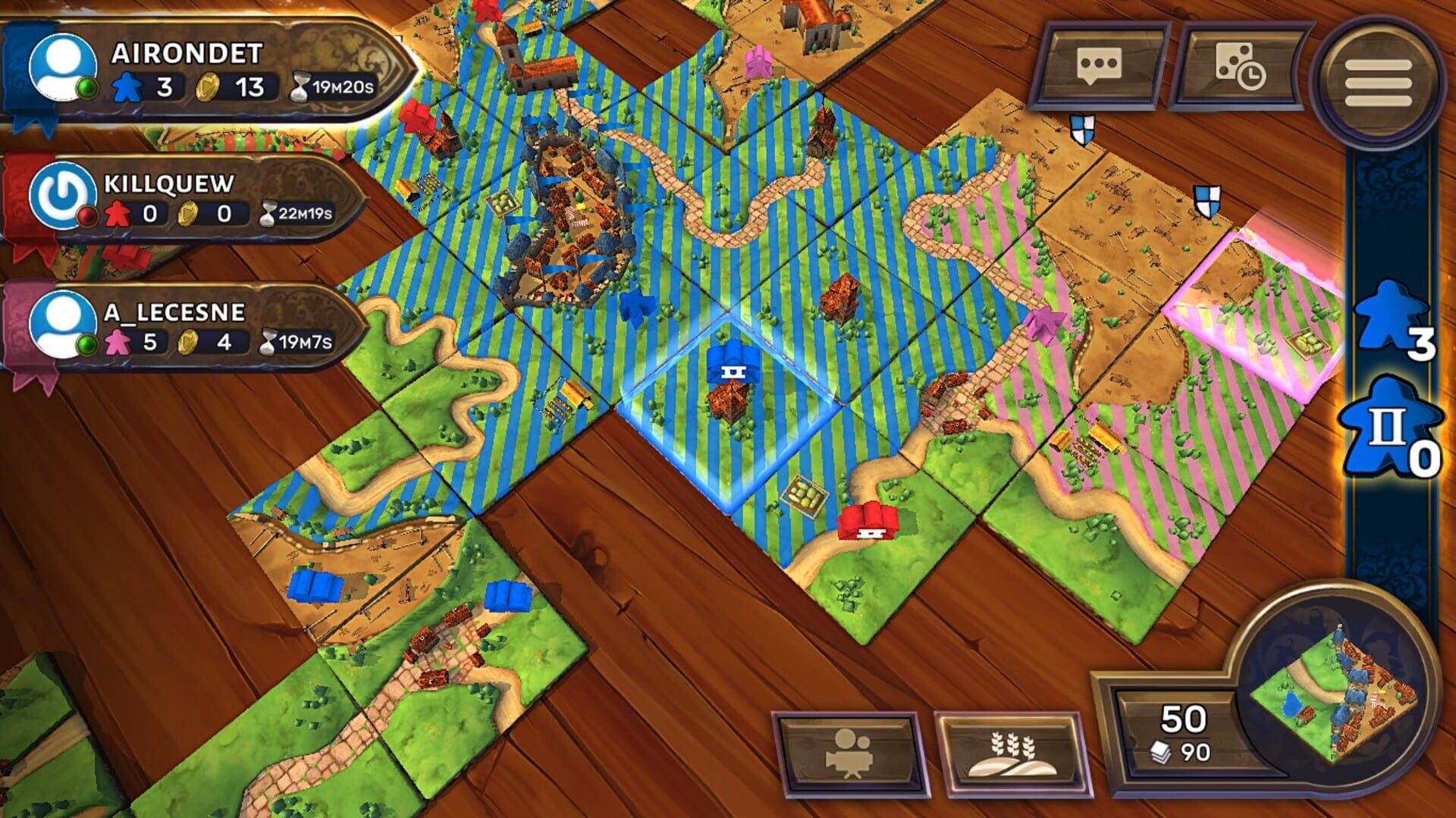Viewport: 1456px width, 818px height.
Task: Open the chat bubble icon
Action: click(1098, 65)
